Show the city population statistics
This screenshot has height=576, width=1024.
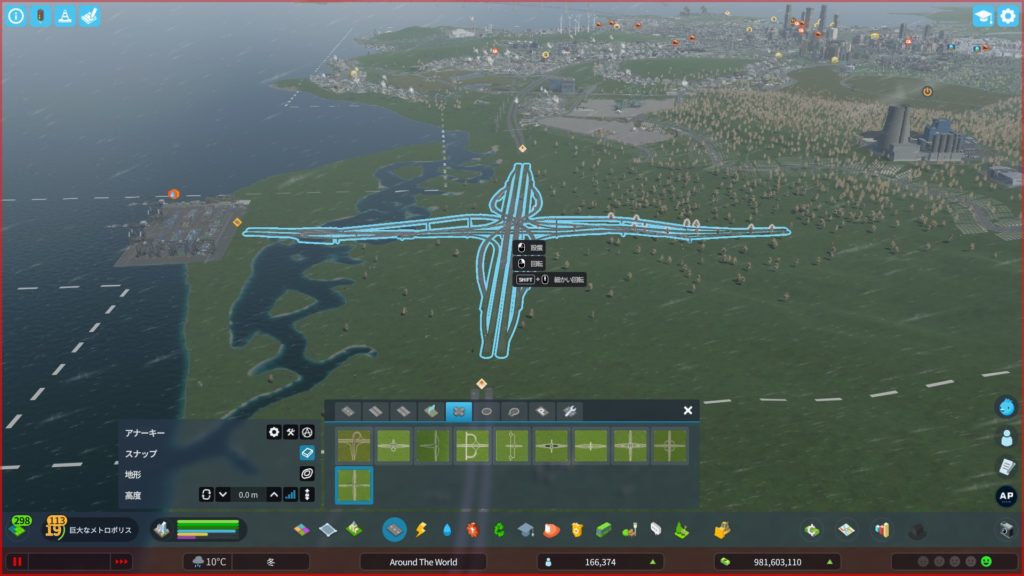click(600, 562)
